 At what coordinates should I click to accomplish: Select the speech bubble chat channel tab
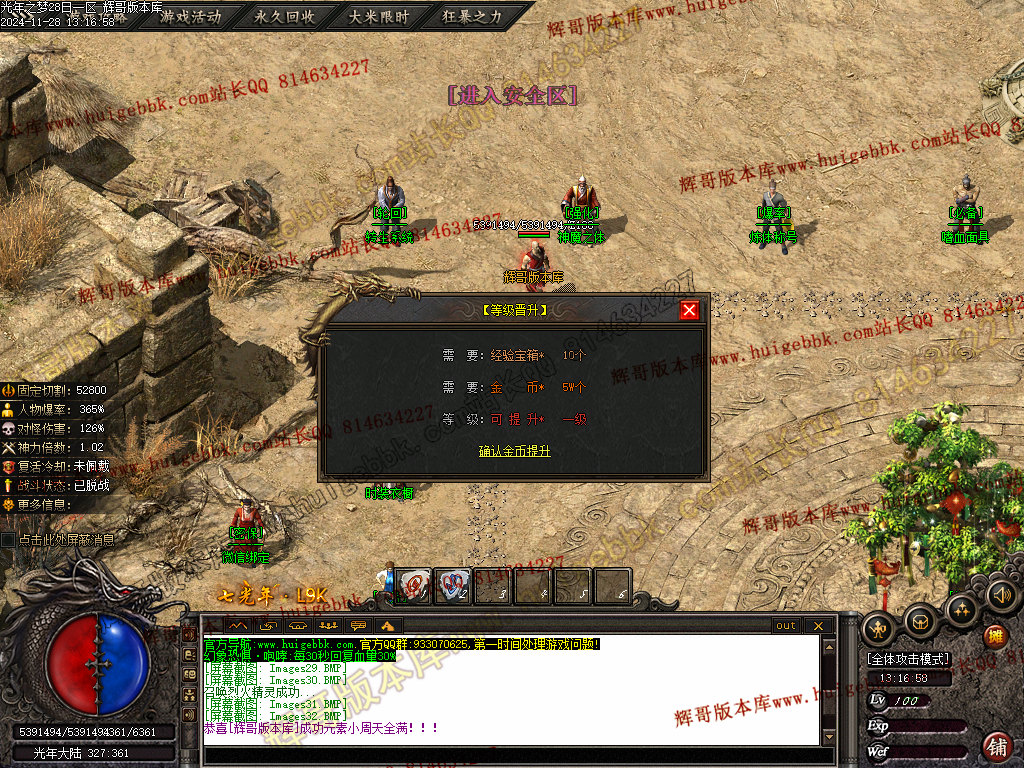point(358,626)
